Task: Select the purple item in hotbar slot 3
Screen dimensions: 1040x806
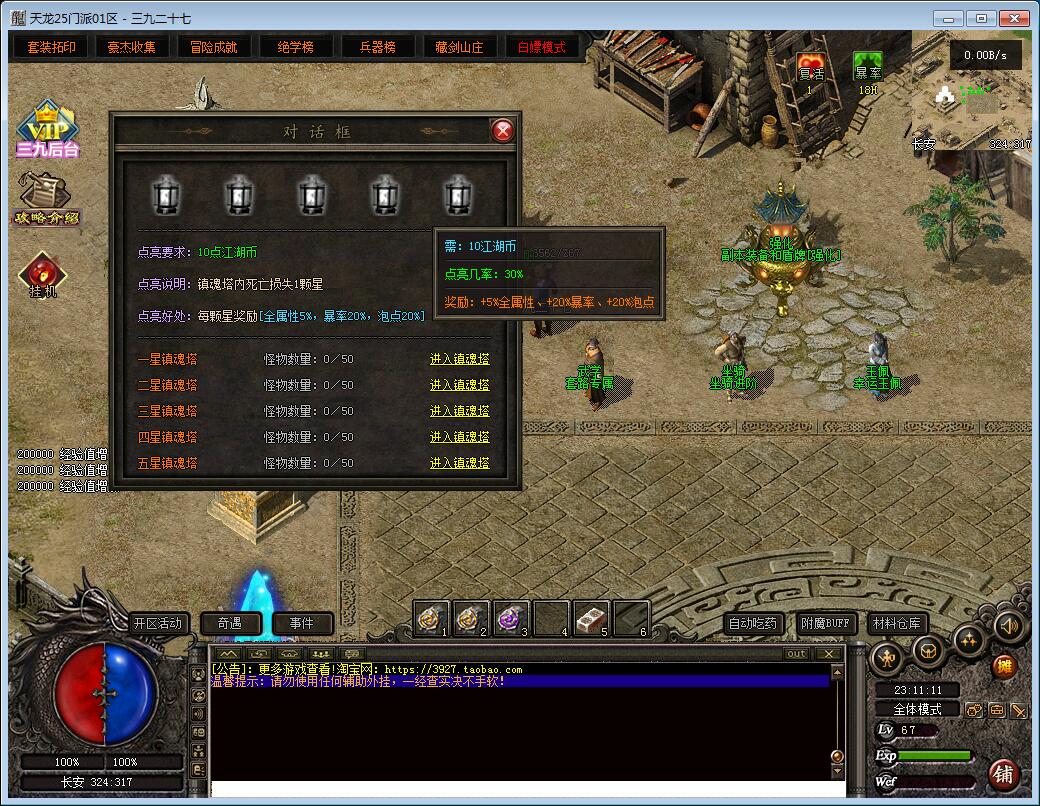Action: 512,619
